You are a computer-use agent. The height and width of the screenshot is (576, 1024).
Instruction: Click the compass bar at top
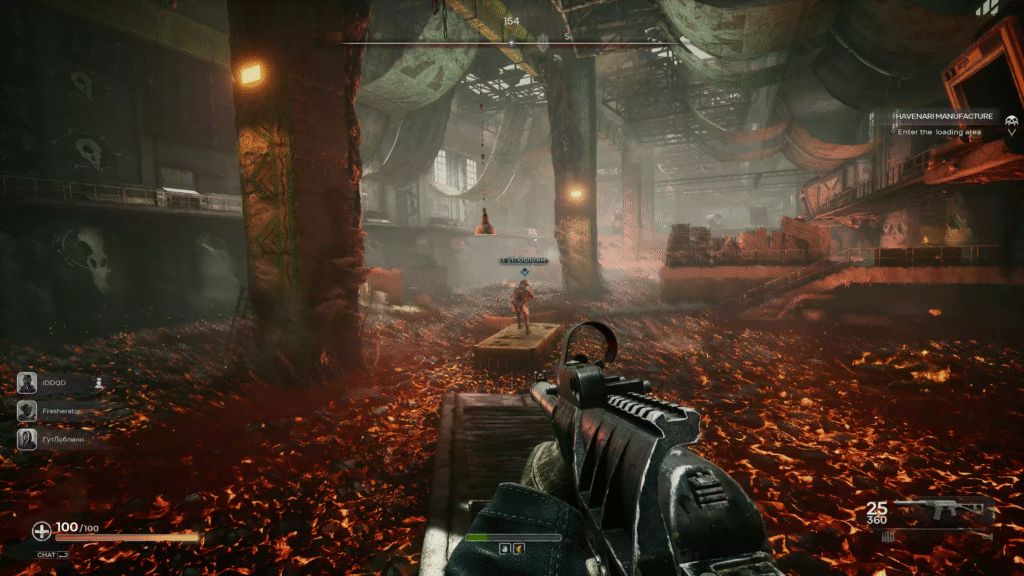[x=511, y=43]
